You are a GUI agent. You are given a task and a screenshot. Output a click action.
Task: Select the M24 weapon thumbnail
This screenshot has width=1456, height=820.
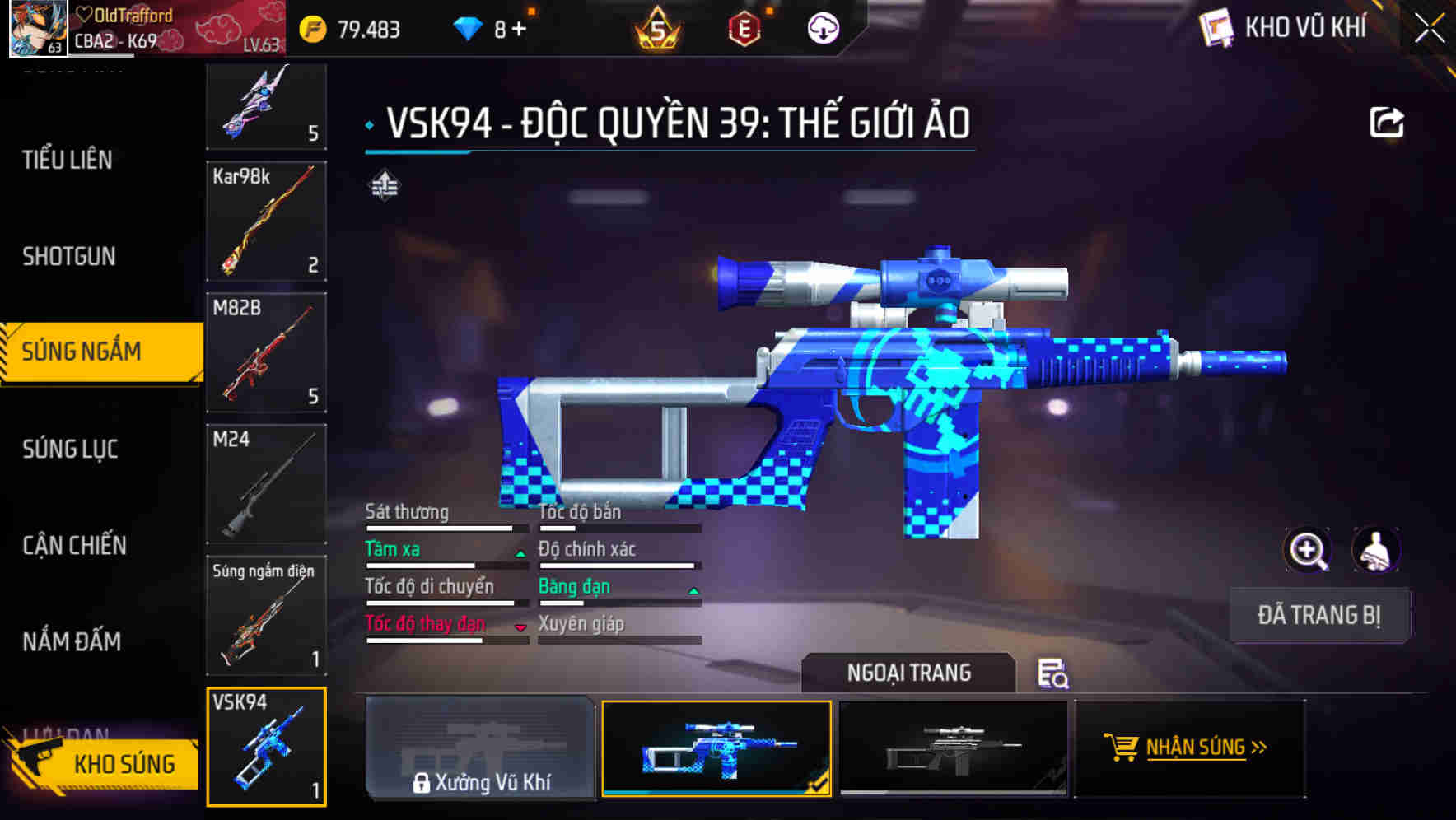[266, 484]
